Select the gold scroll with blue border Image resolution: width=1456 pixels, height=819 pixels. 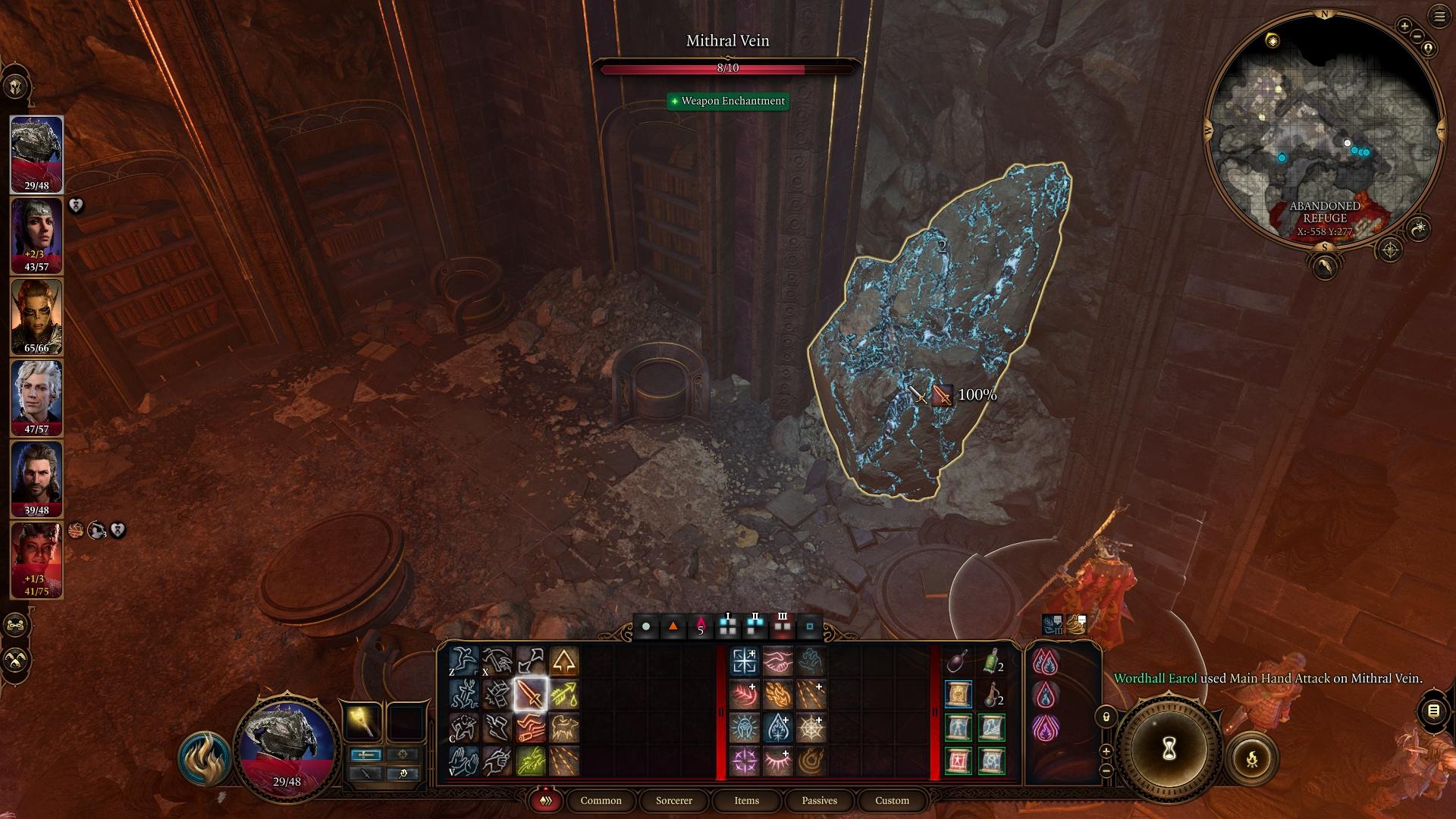coord(959,694)
